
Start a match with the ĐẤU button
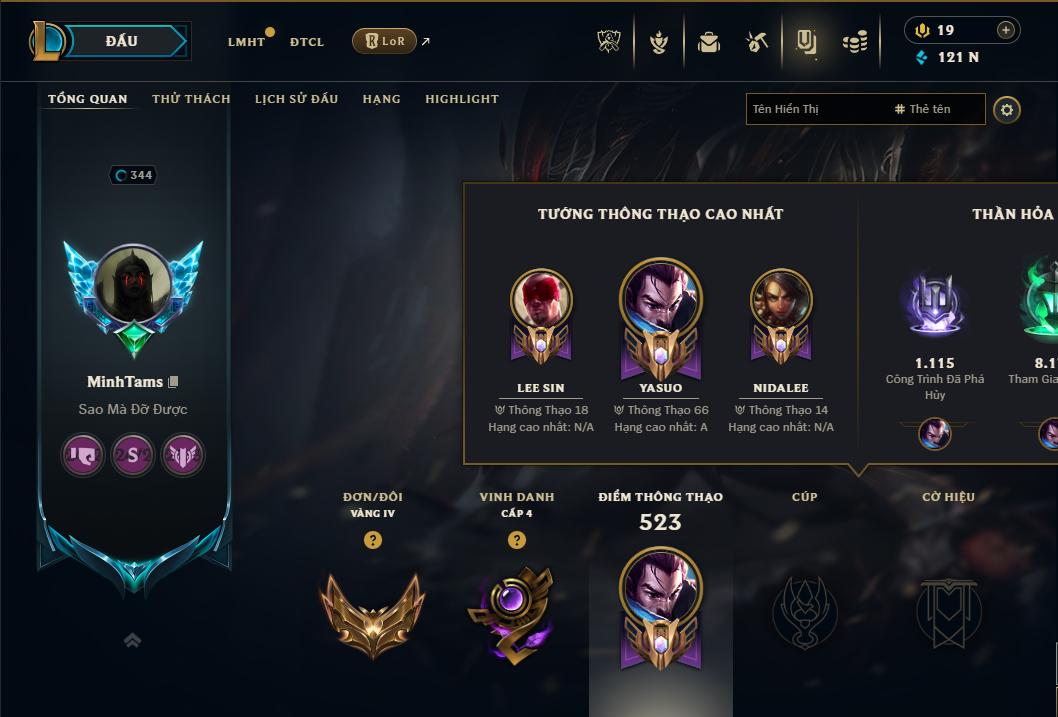(121, 41)
